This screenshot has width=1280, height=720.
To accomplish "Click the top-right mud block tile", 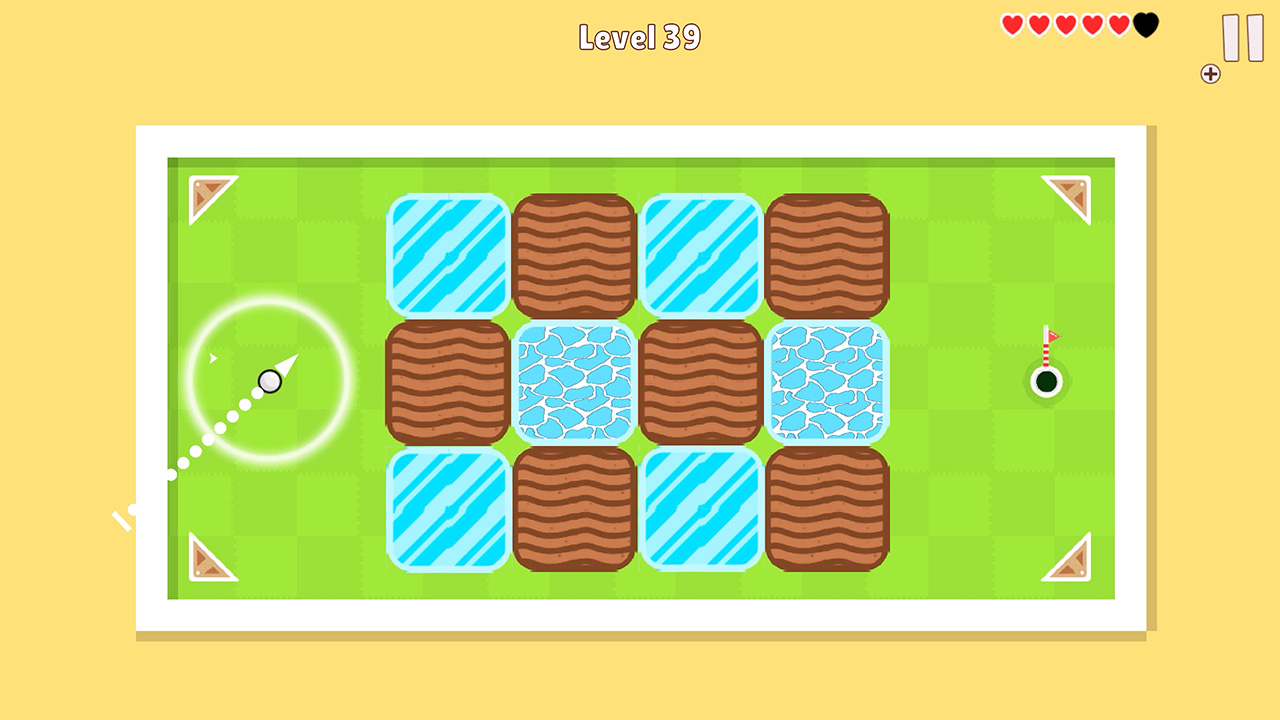I will coord(829,252).
